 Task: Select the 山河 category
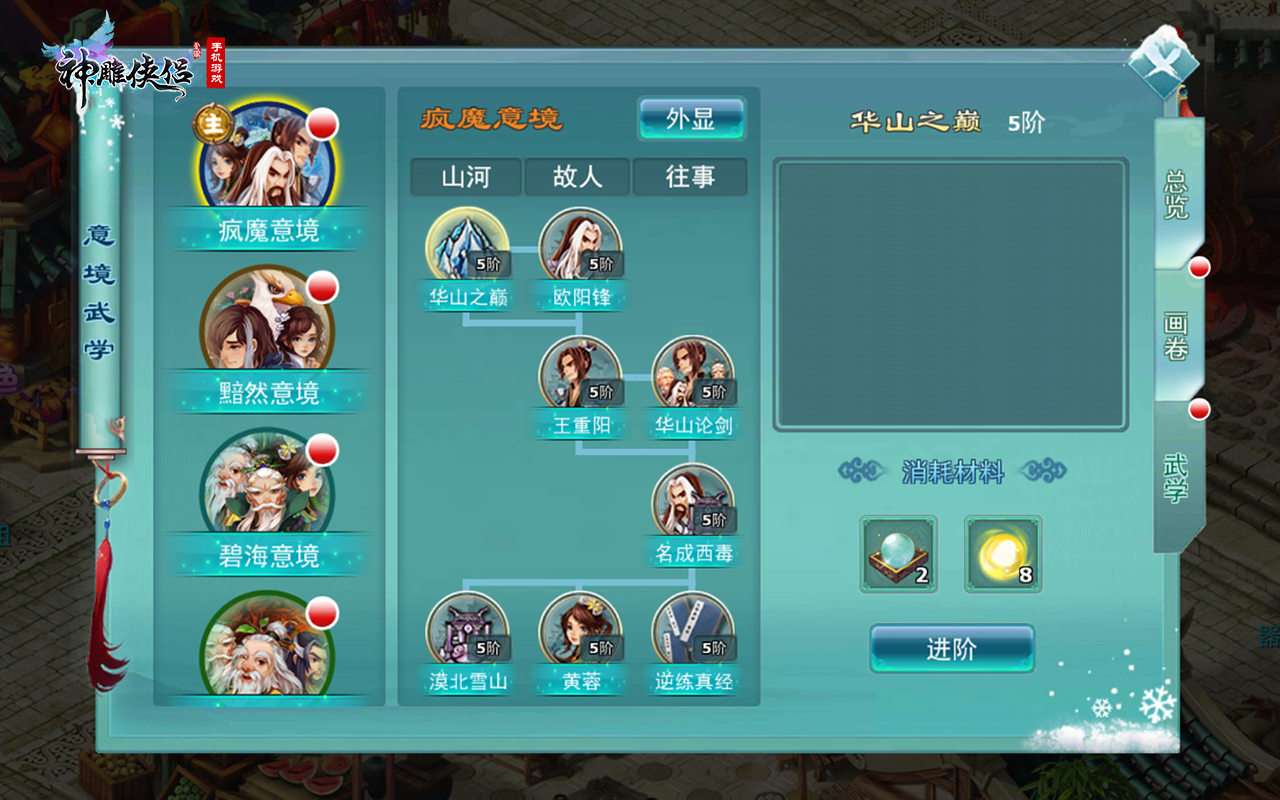click(x=466, y=177)
